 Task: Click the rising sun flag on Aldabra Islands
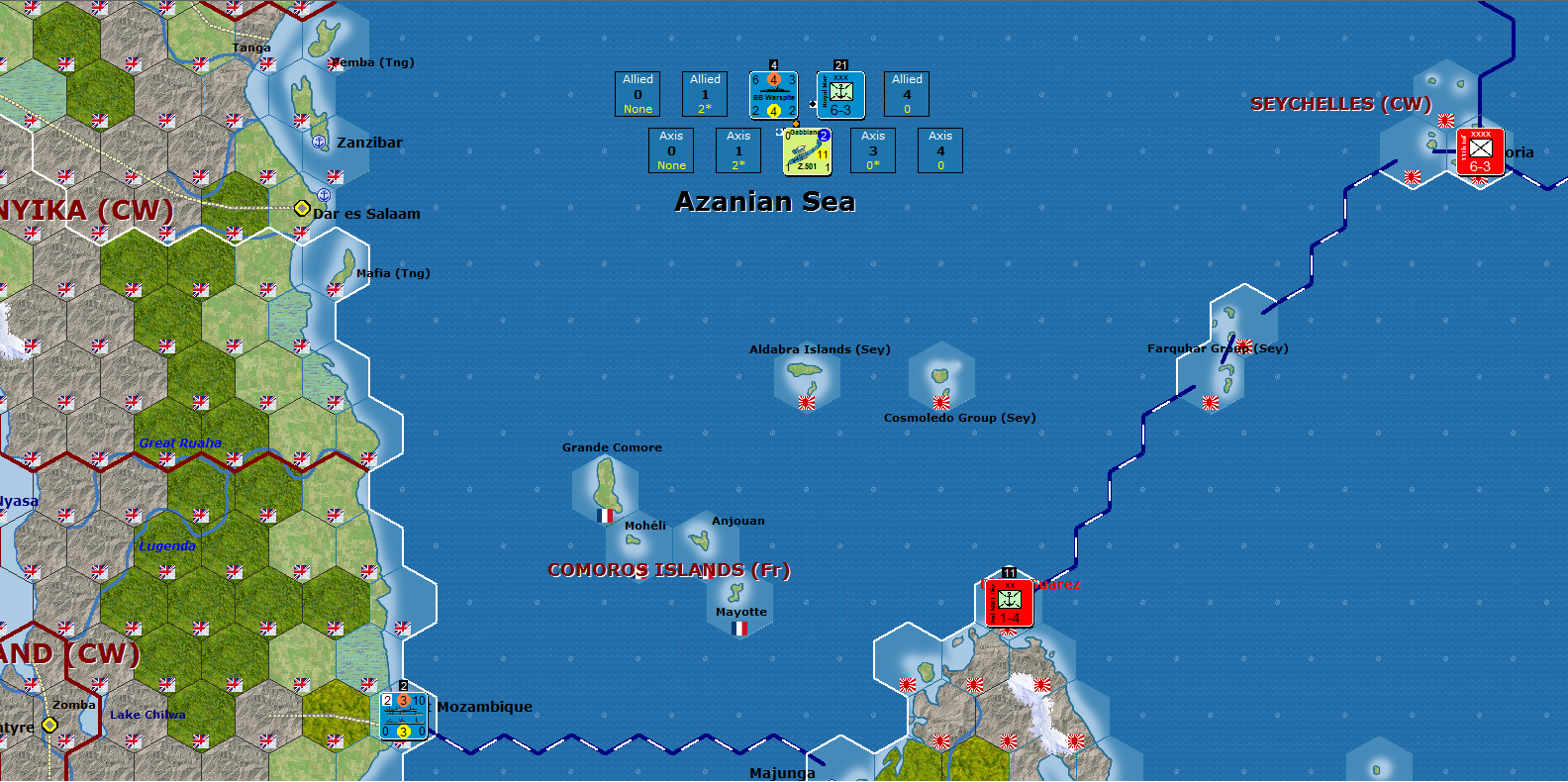807,404
